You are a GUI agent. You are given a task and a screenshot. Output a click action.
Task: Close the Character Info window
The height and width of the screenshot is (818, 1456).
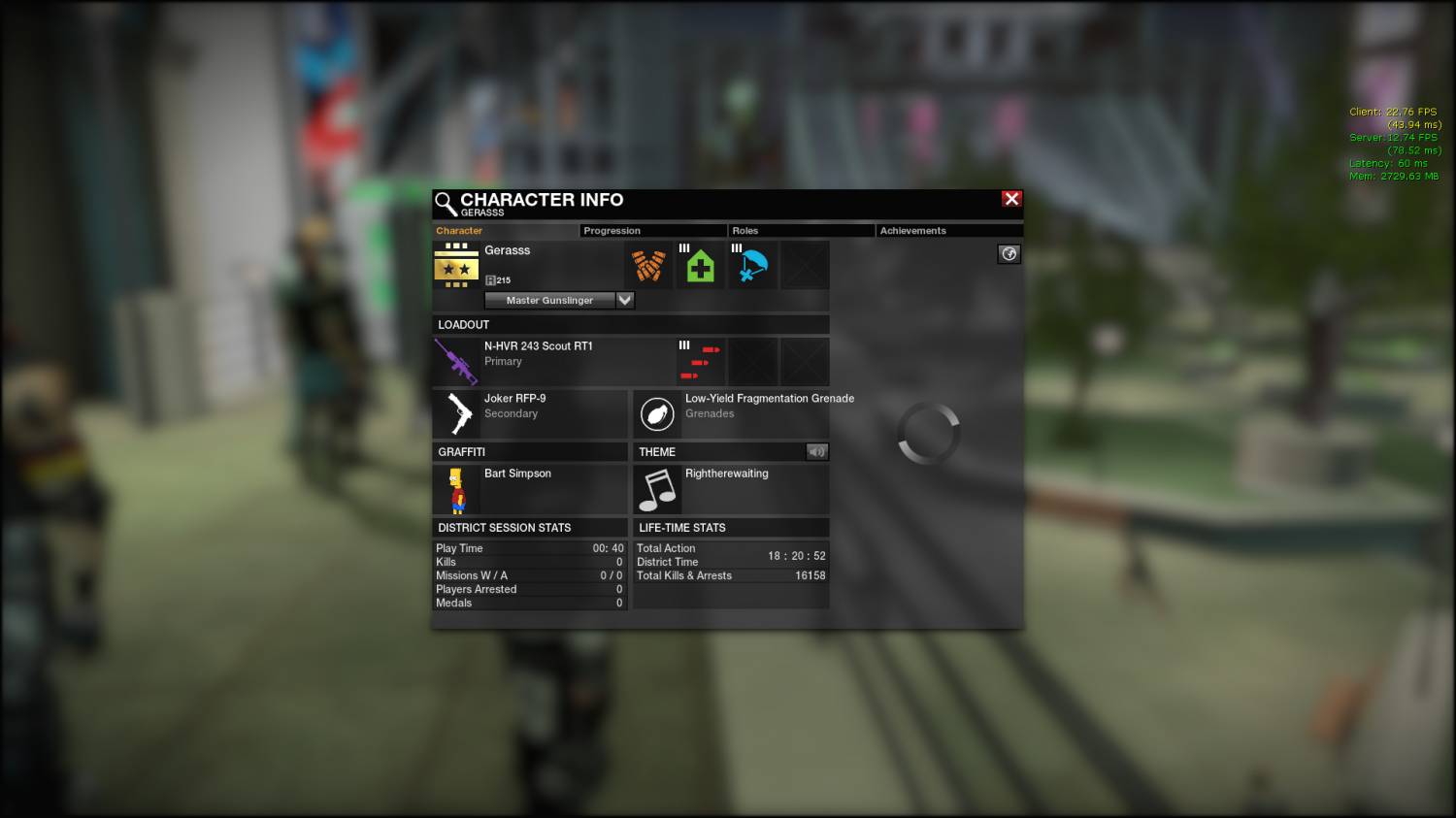click(x=1011, y=199)
